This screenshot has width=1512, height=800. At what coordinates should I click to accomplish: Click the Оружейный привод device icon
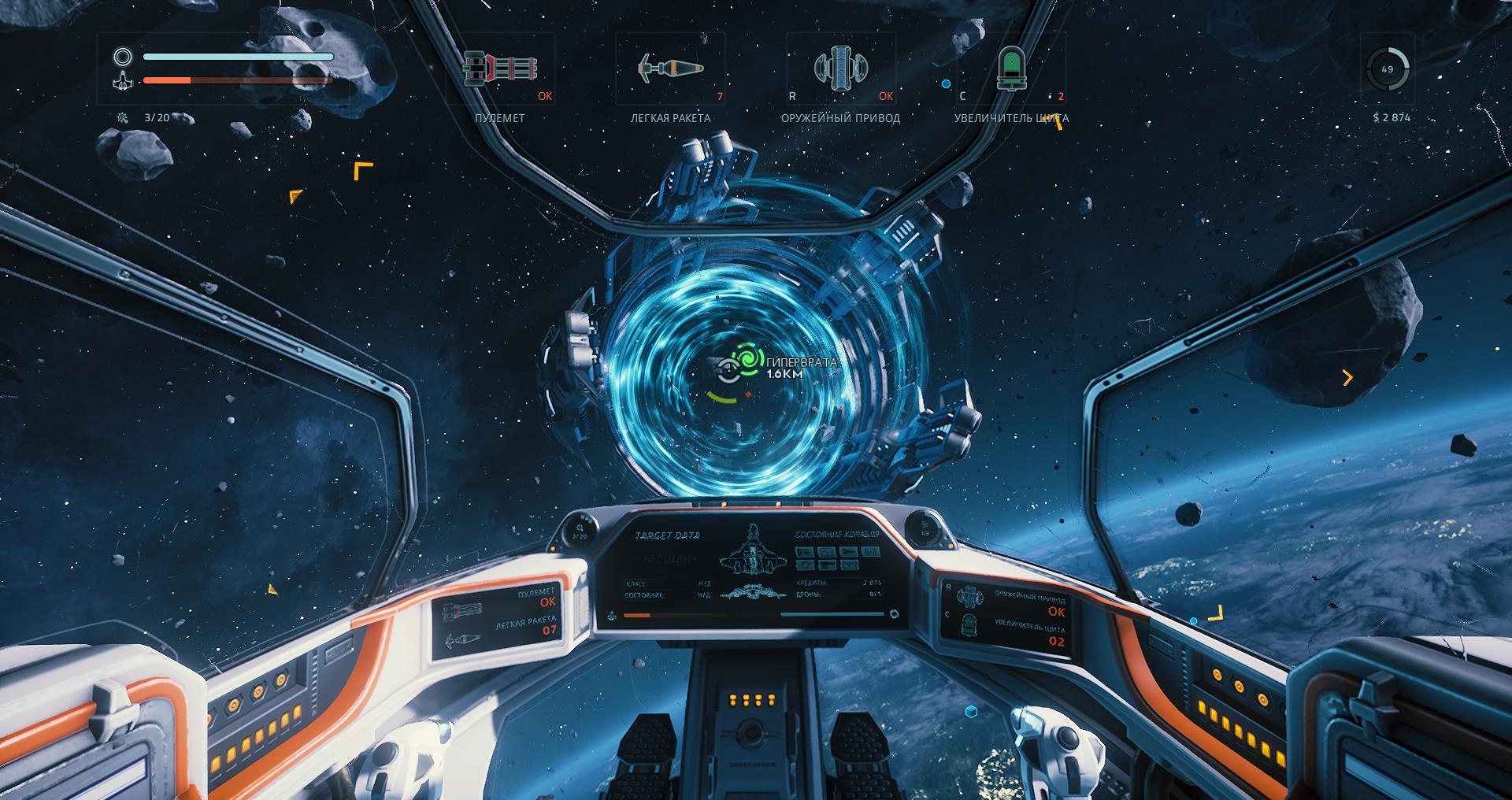click(x=841, y=69)
